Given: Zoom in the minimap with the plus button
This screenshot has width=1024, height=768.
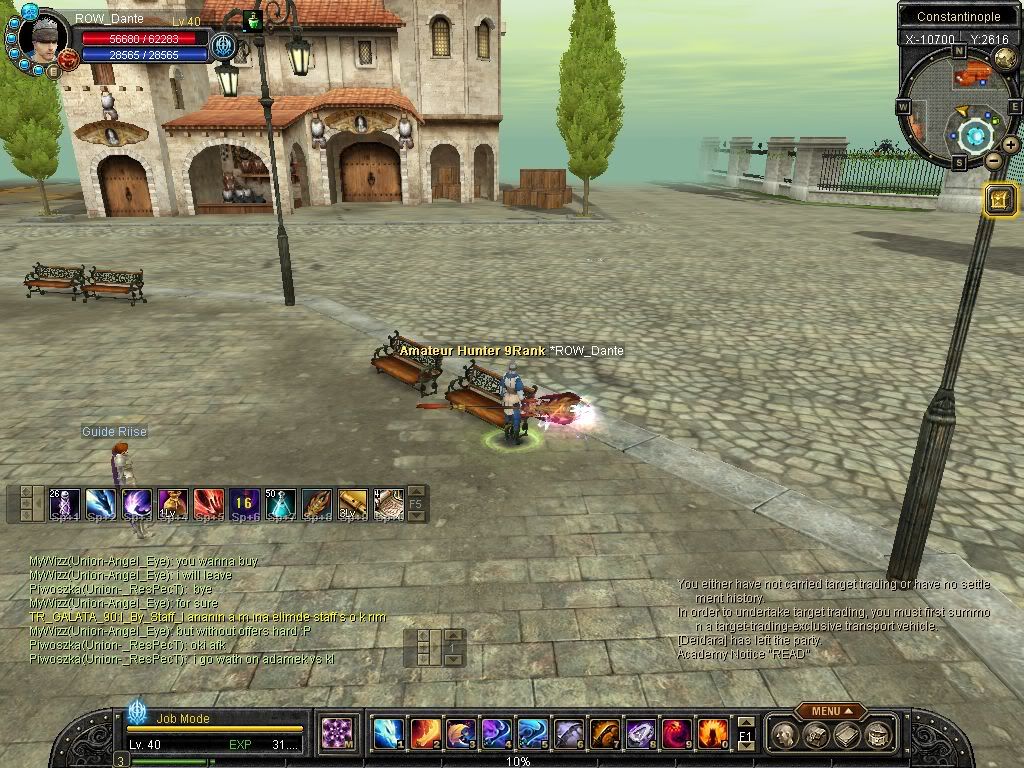Looking at the screenshot, I should 1010,145.
